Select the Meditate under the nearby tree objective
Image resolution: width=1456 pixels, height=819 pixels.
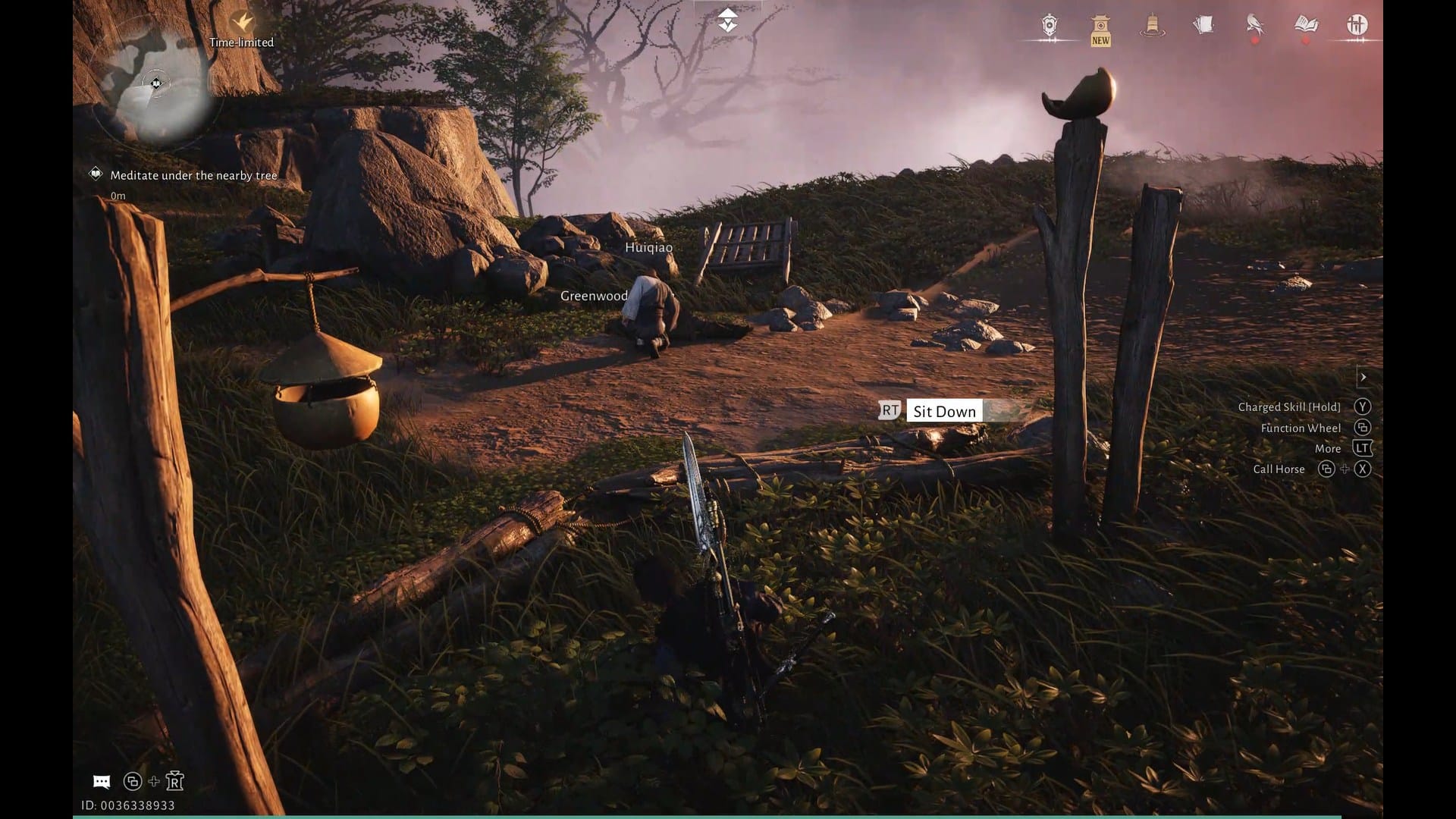(x=193, y=175)
